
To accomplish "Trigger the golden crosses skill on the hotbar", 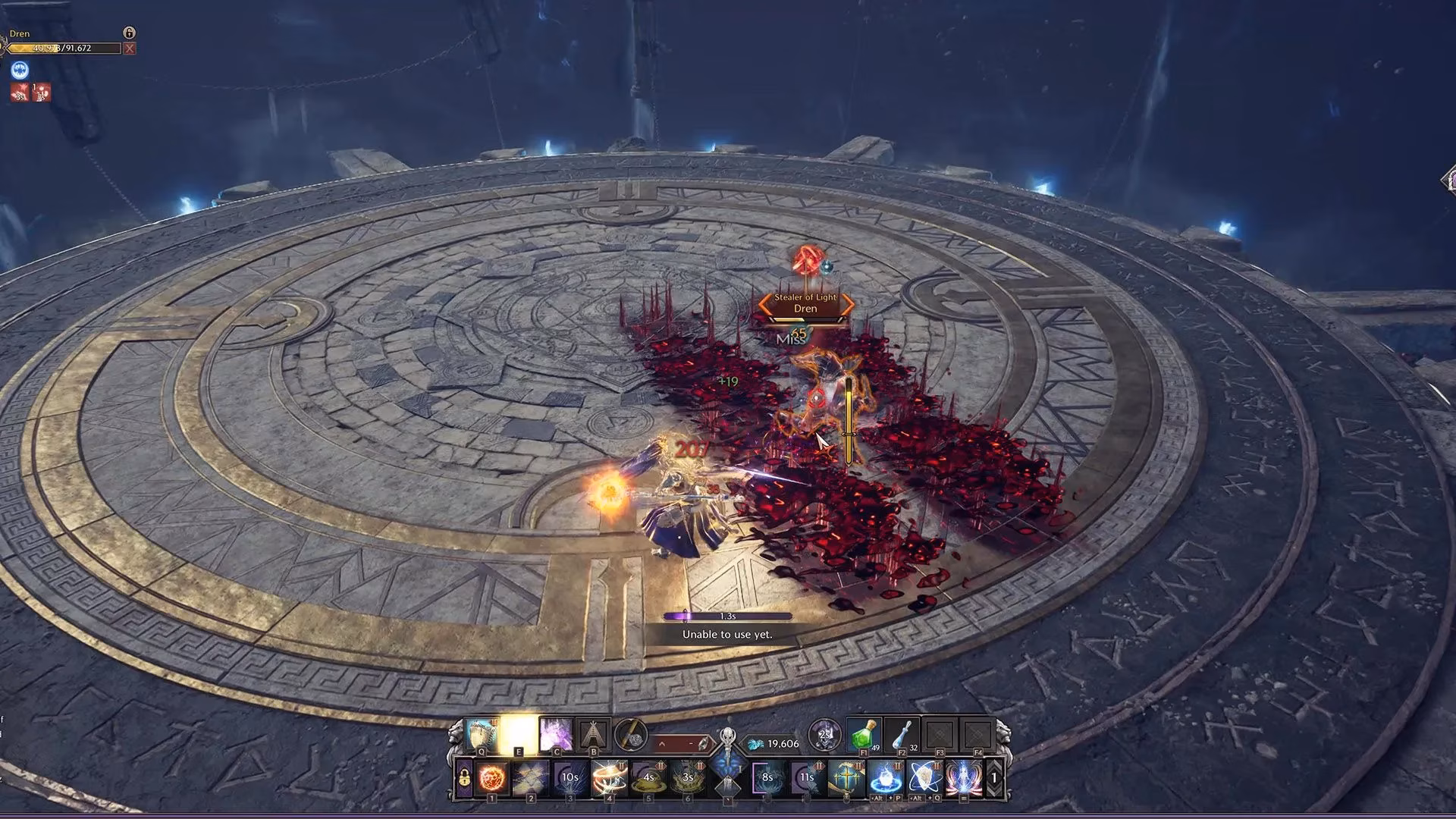I will tap(846, 778).
